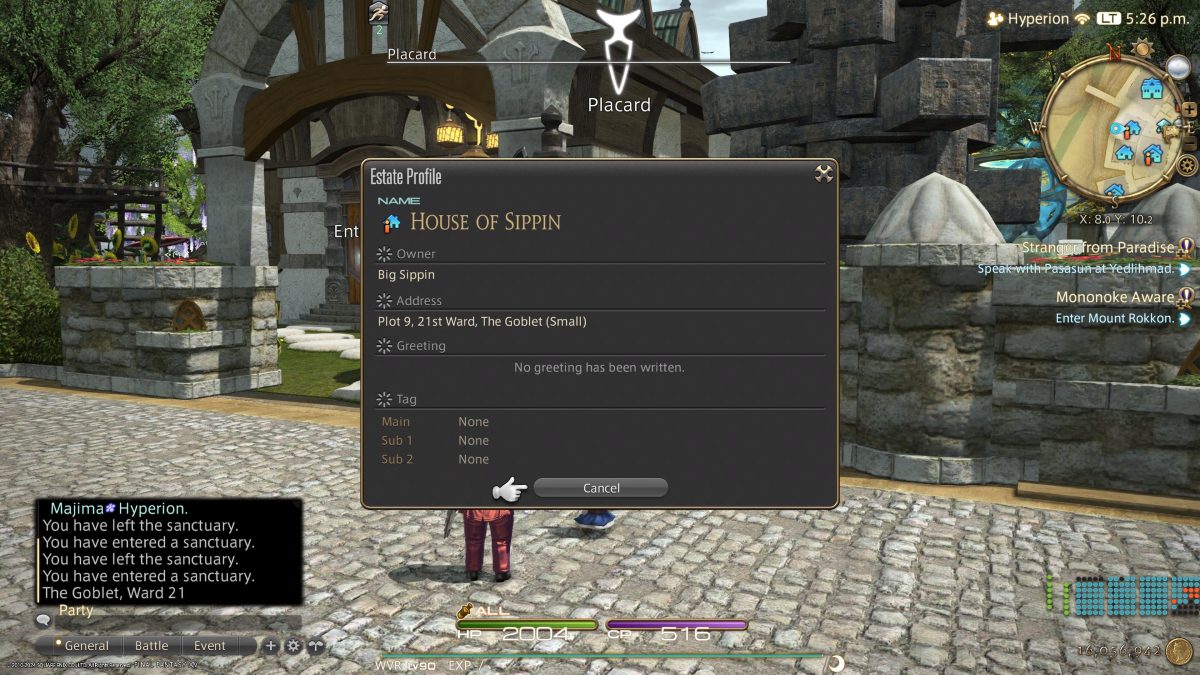Open the circular minimap
The height and width of the screenshot is (675, 1200).
(1110, 130)
